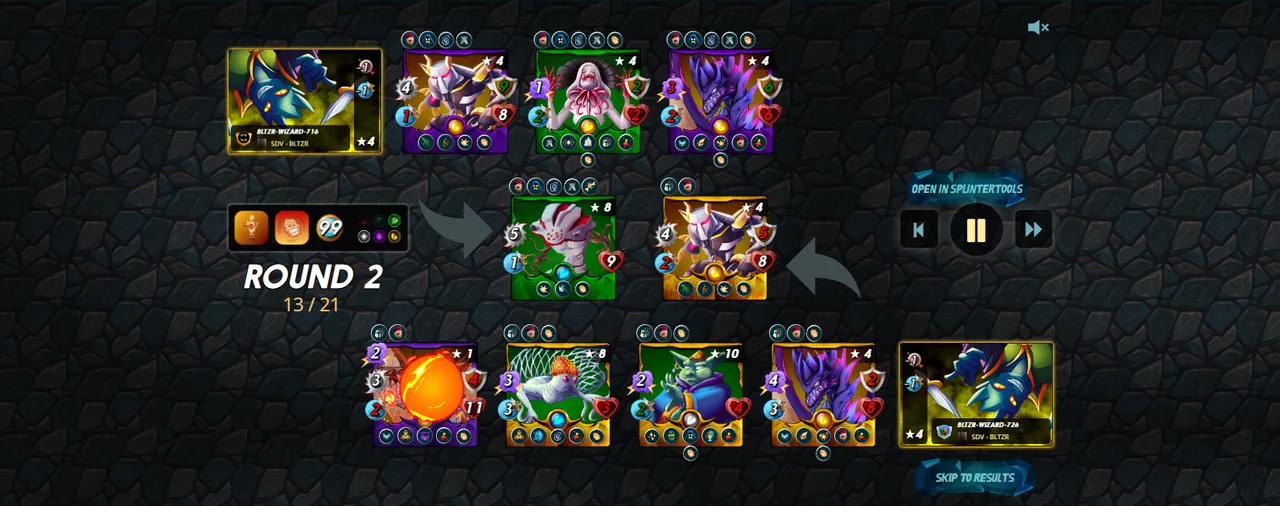
Task: Skip to Results
Action: pos(974,477)
